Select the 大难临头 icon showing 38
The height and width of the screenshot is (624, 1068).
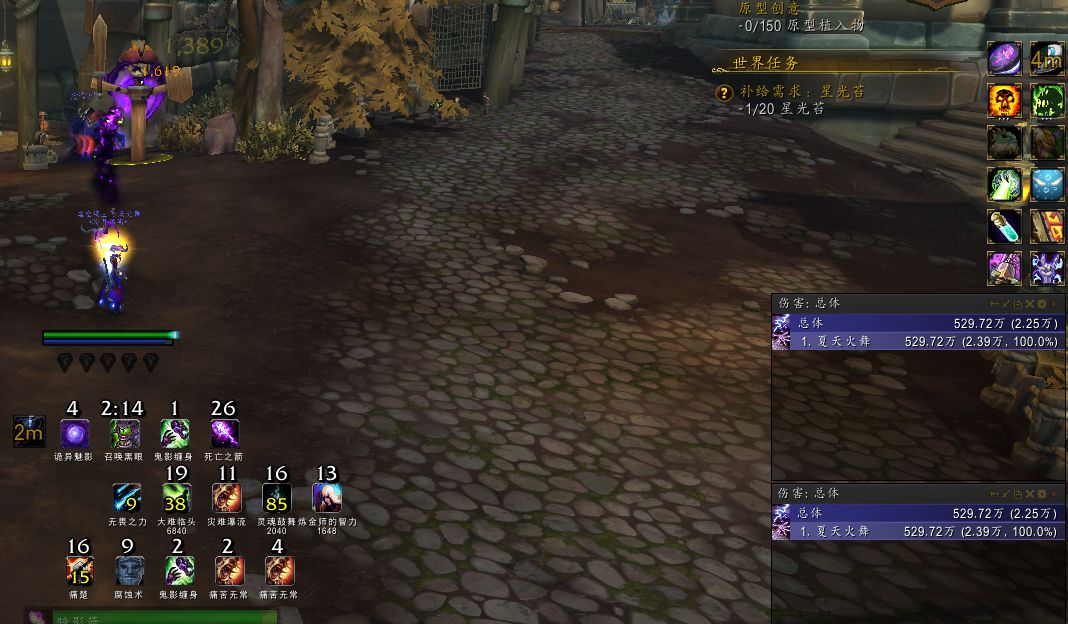[x=176, y=498]
